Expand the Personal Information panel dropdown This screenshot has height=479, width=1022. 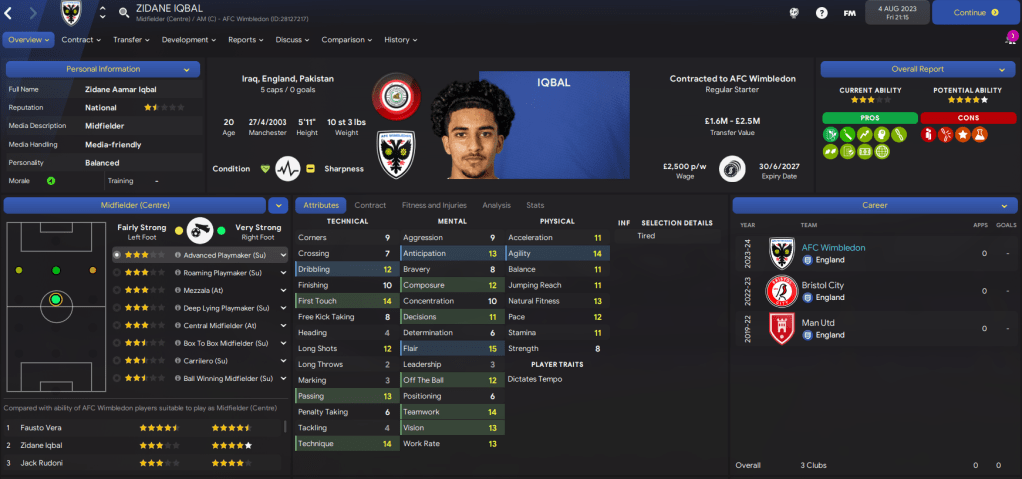tap(186, 69)
